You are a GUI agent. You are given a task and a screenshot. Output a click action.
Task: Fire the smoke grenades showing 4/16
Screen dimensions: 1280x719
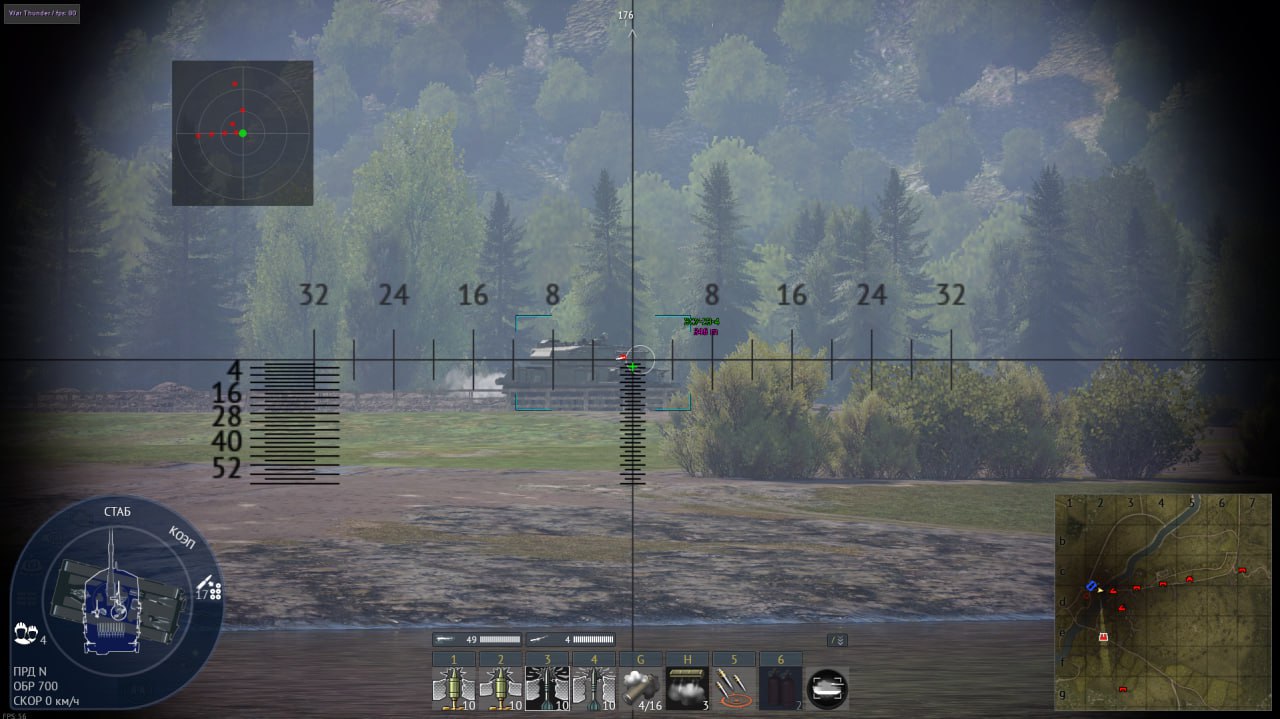641,688
